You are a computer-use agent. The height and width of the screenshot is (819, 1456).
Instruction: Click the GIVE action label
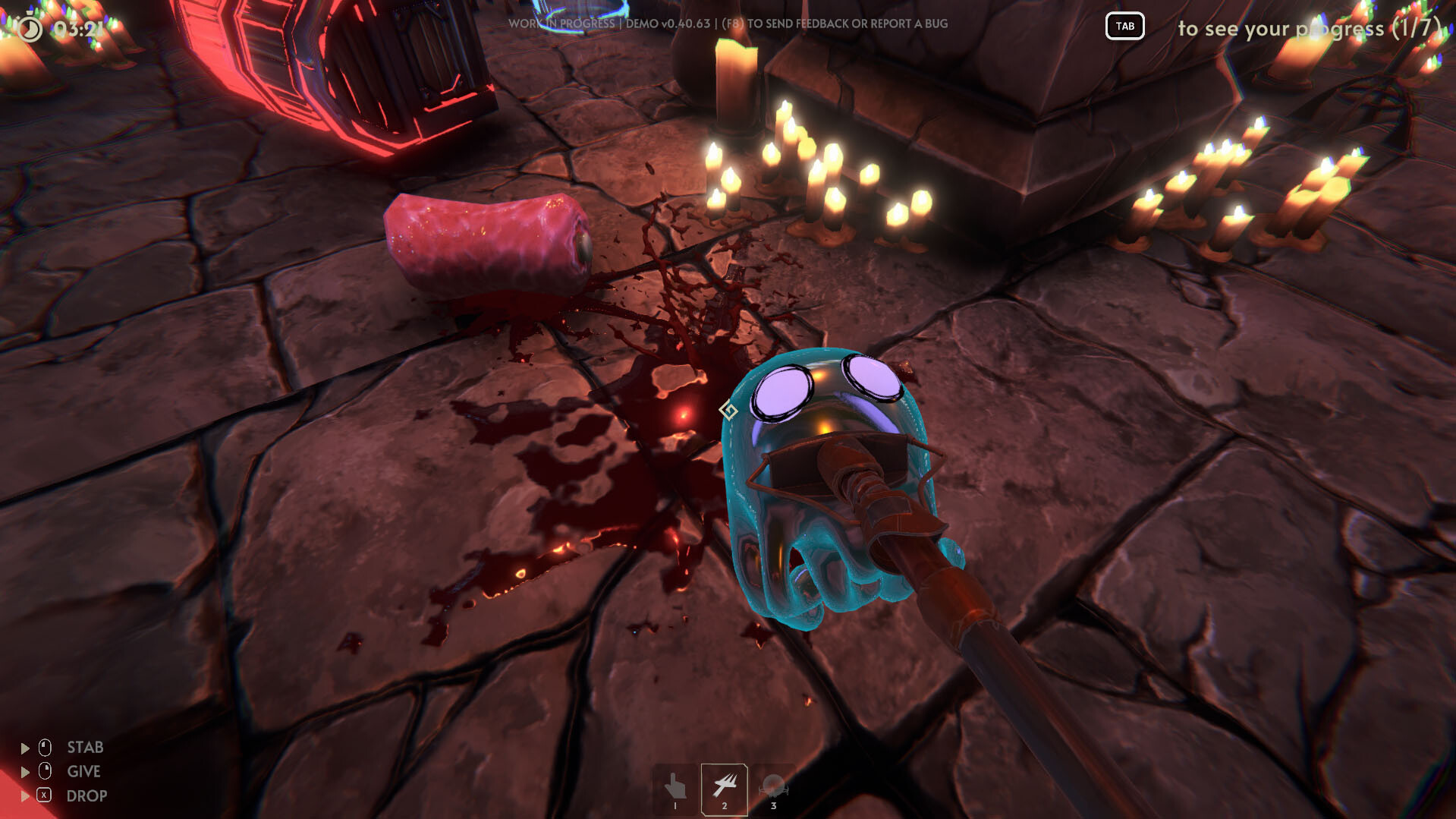(83, 771)
